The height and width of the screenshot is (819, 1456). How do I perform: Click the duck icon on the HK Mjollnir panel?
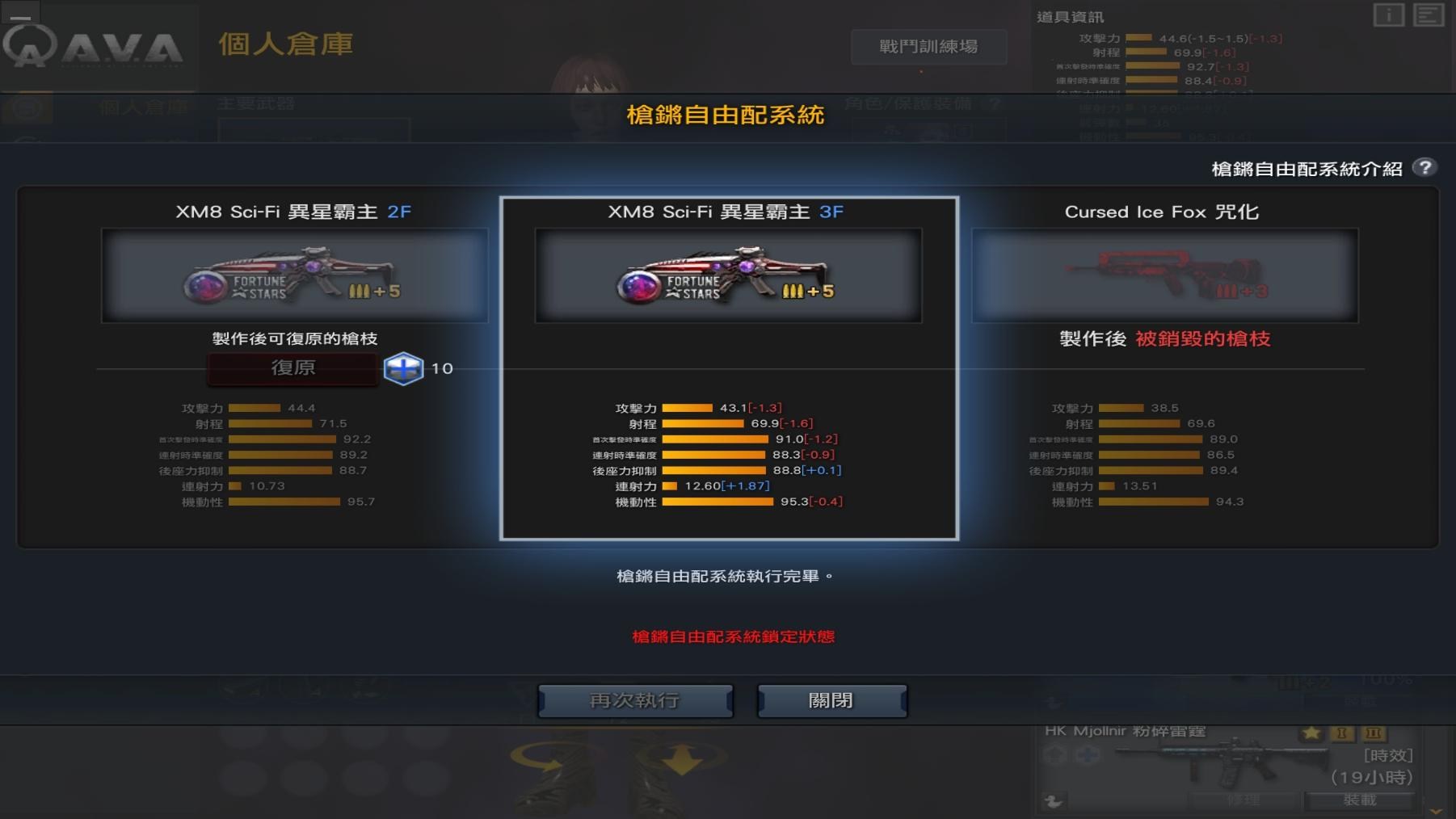[1053, 800]
